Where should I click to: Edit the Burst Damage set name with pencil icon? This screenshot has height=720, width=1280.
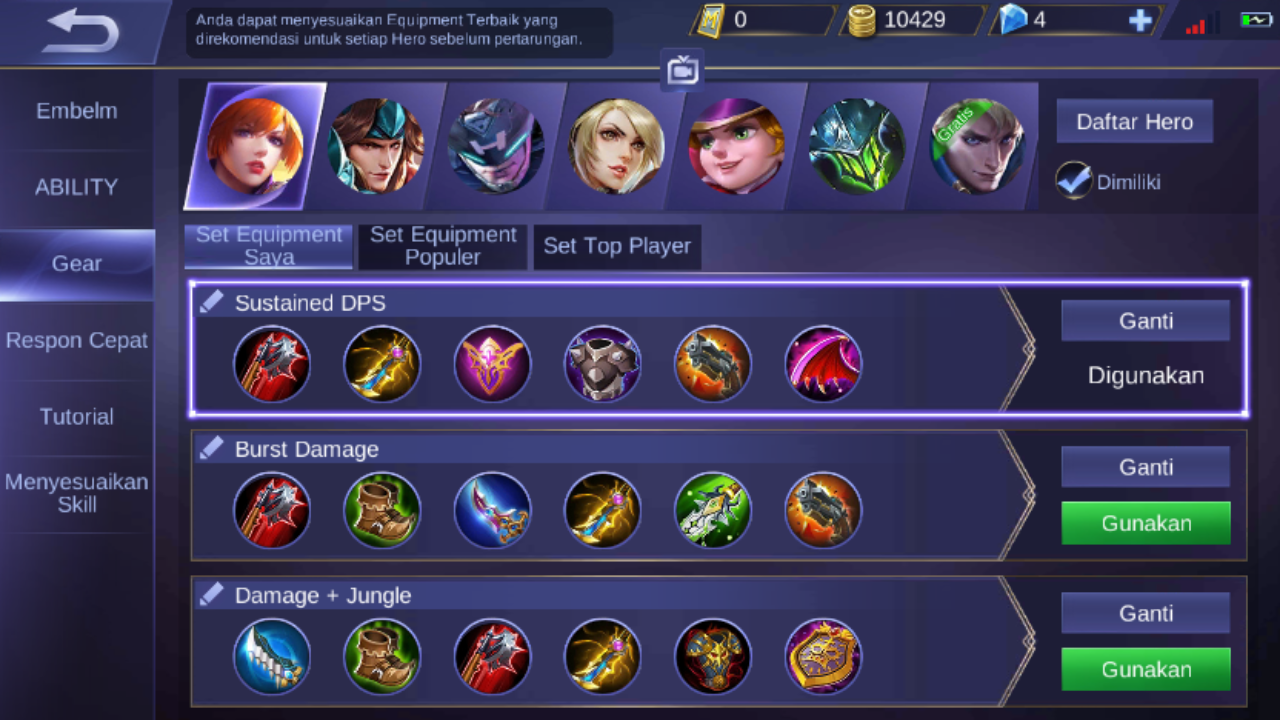coord(211,448)
